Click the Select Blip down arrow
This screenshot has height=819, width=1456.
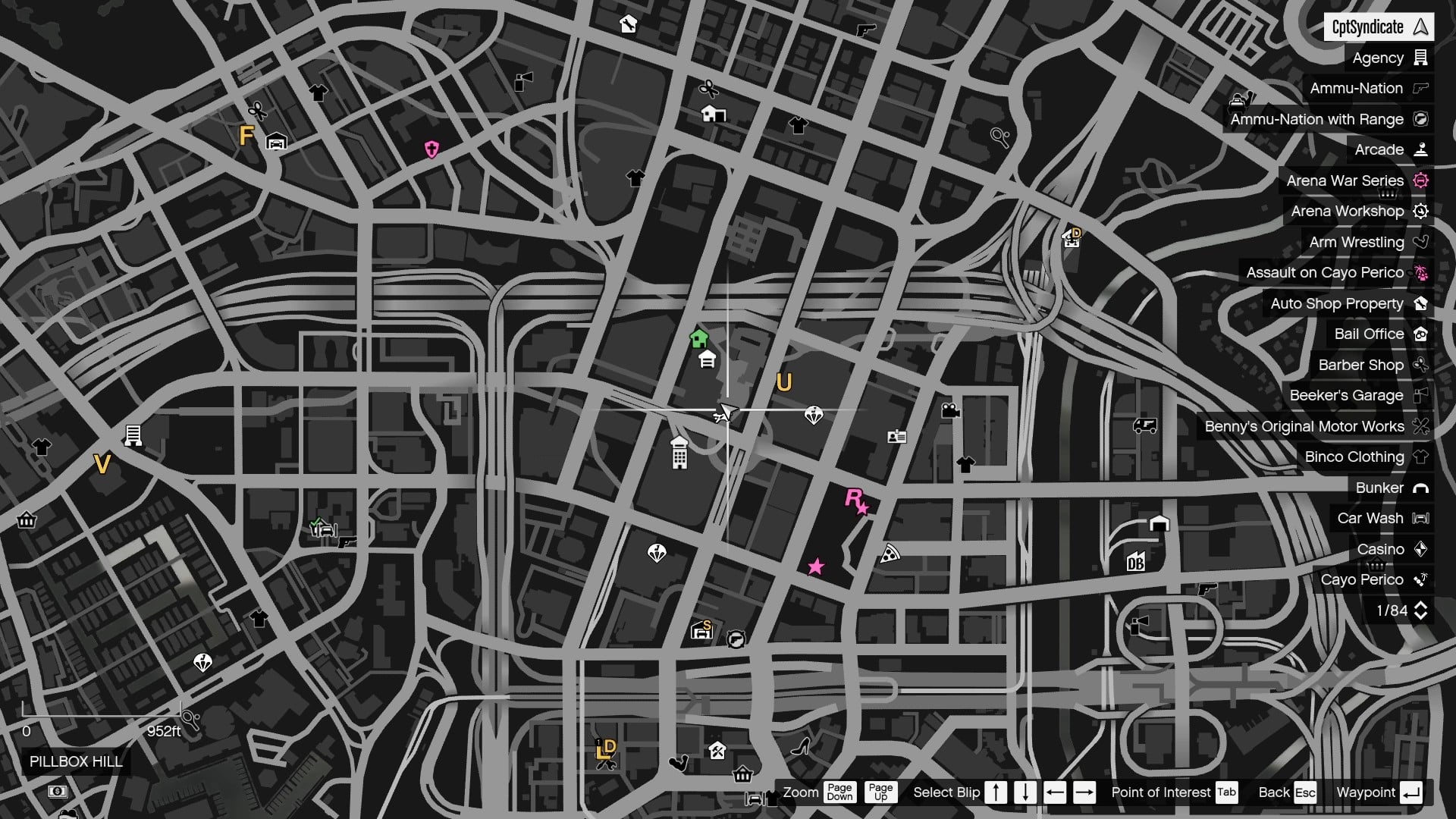pos(1025,792)
